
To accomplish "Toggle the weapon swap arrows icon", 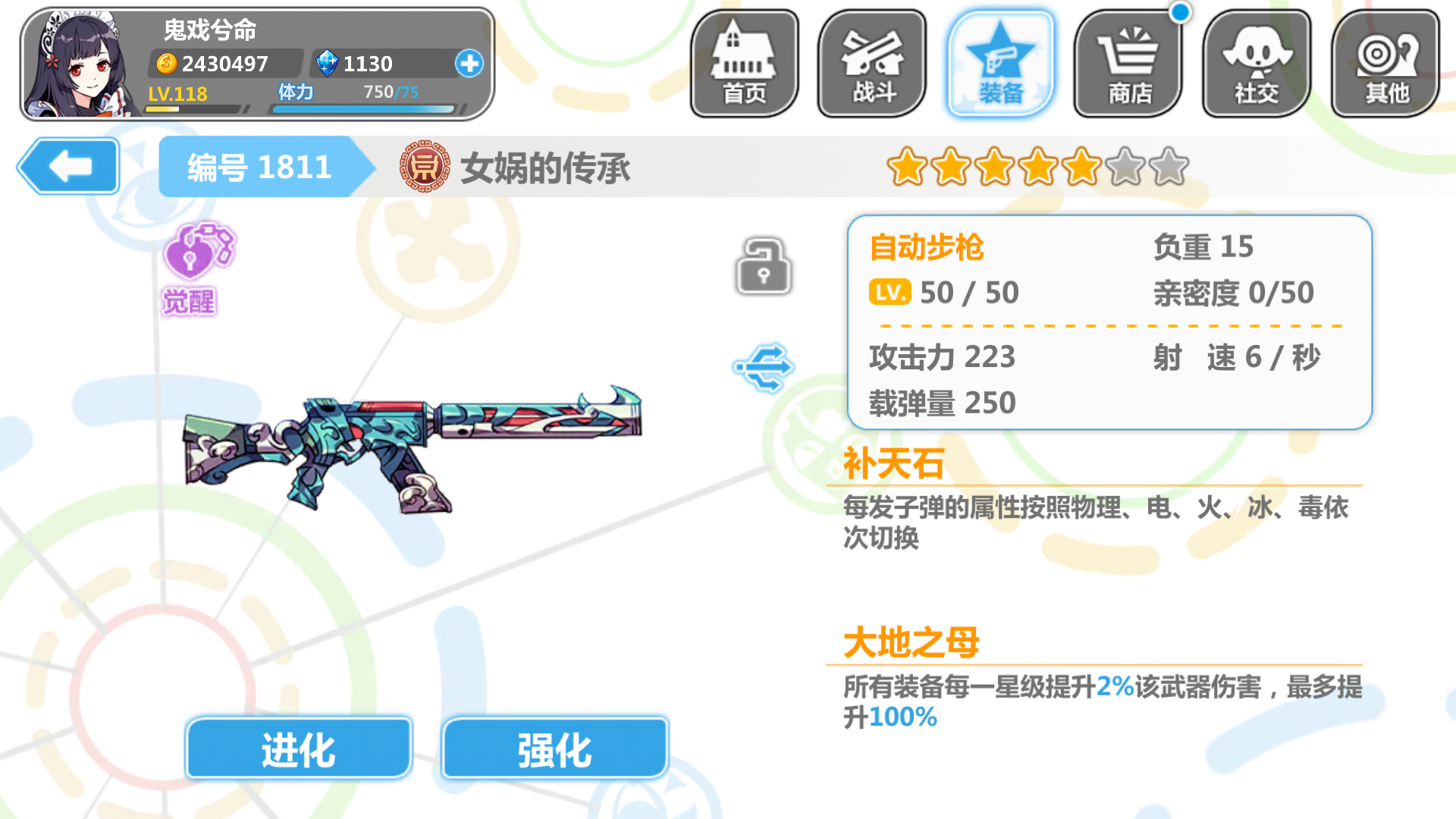I will pyautogui.click(x=764, y=366).
